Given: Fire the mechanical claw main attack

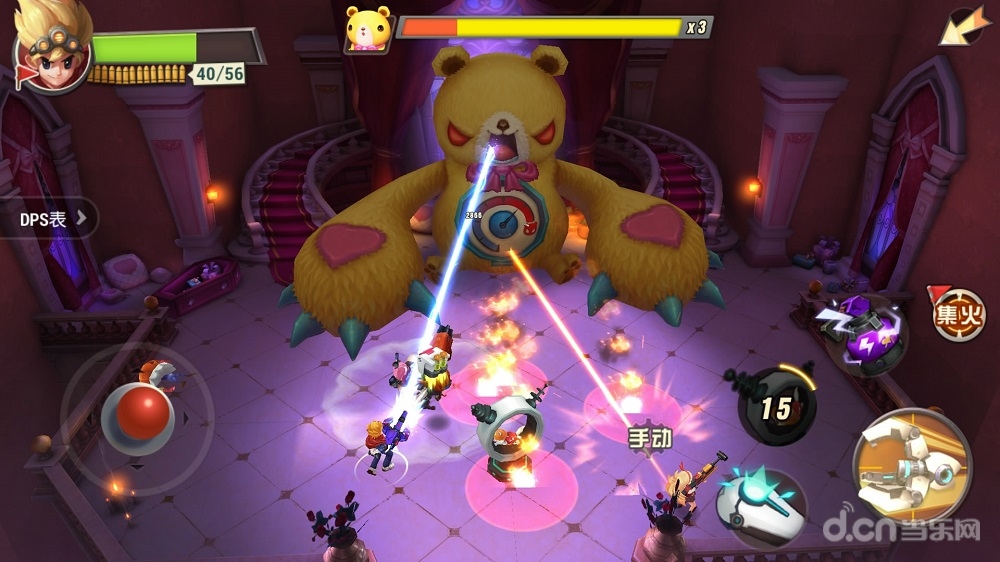Looking at the screenshot, I should (911, 466).
